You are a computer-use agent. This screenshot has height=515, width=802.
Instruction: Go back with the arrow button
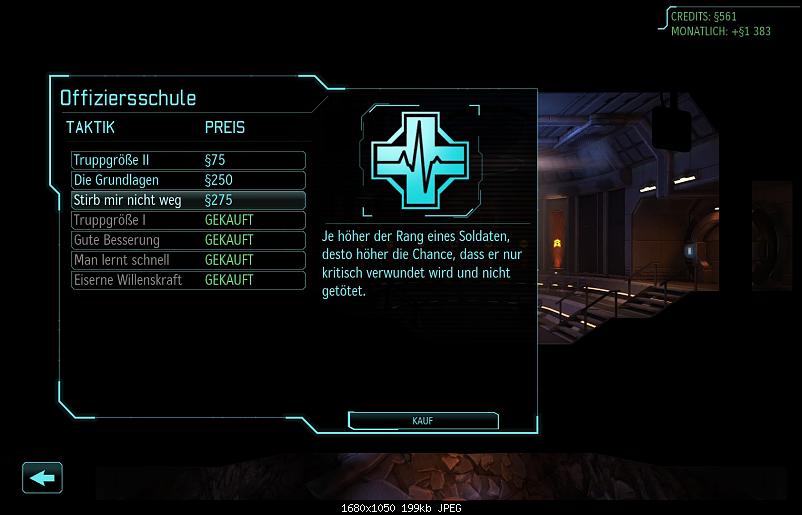(42, 477)
